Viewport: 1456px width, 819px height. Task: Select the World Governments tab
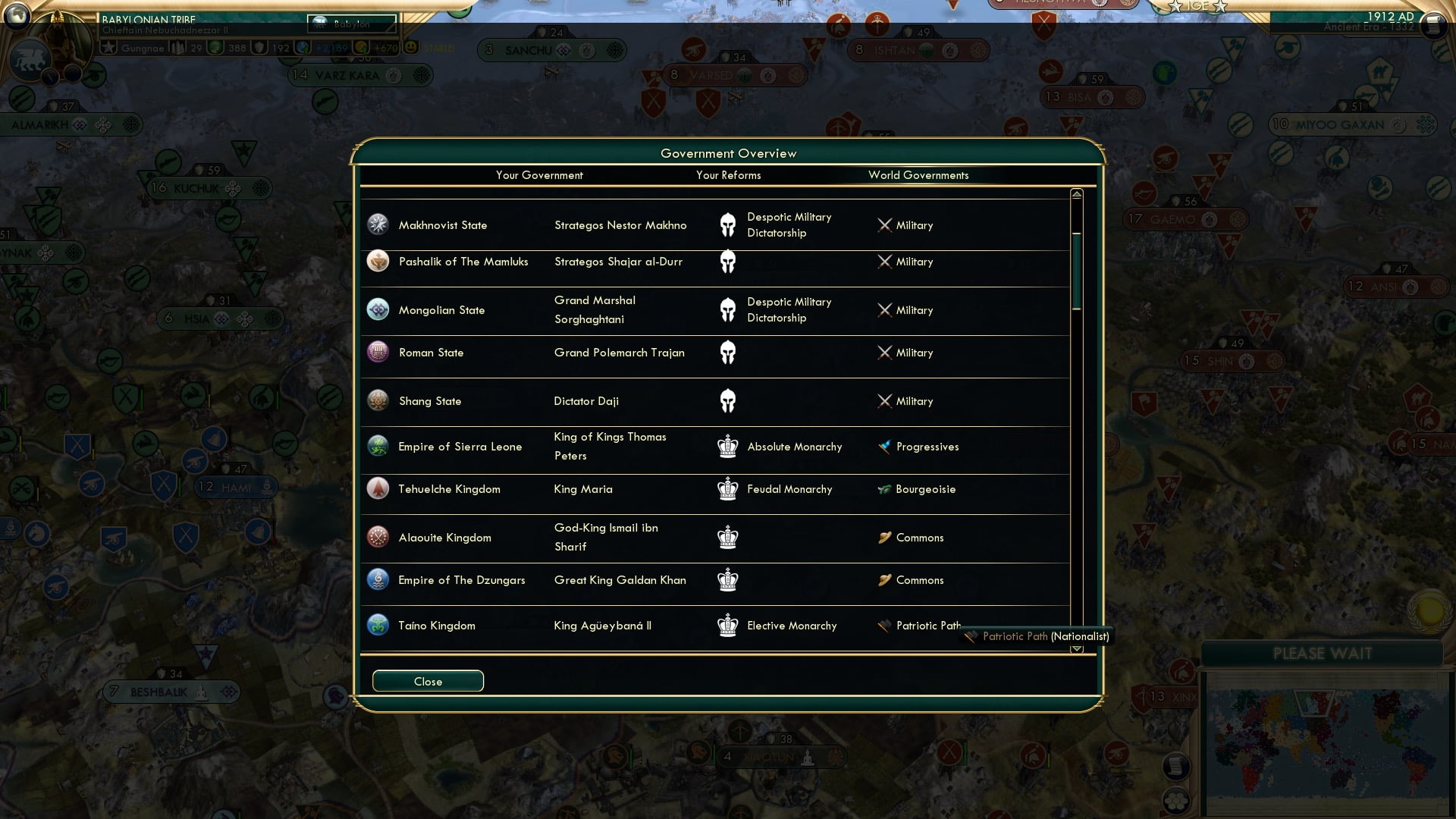point(919,175)
